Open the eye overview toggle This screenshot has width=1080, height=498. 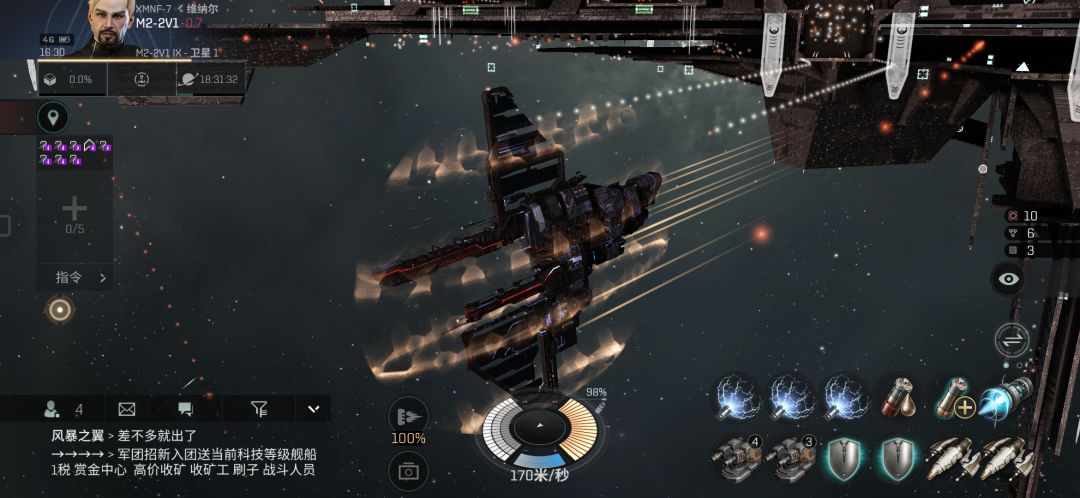pos(1009,279)
